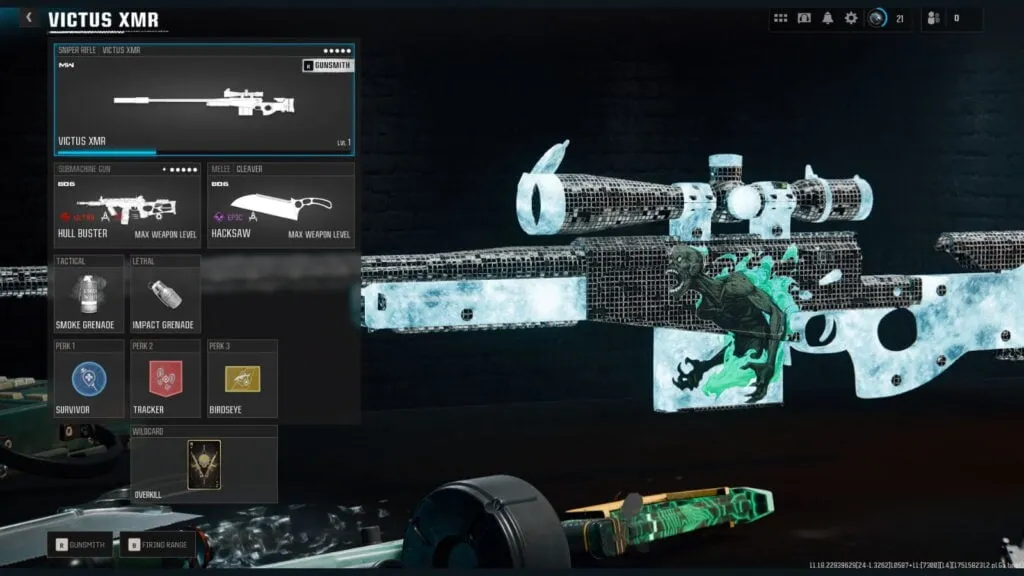
Task: Open the Impact Grenade lethal slot
Action: (x=165, y=294)
